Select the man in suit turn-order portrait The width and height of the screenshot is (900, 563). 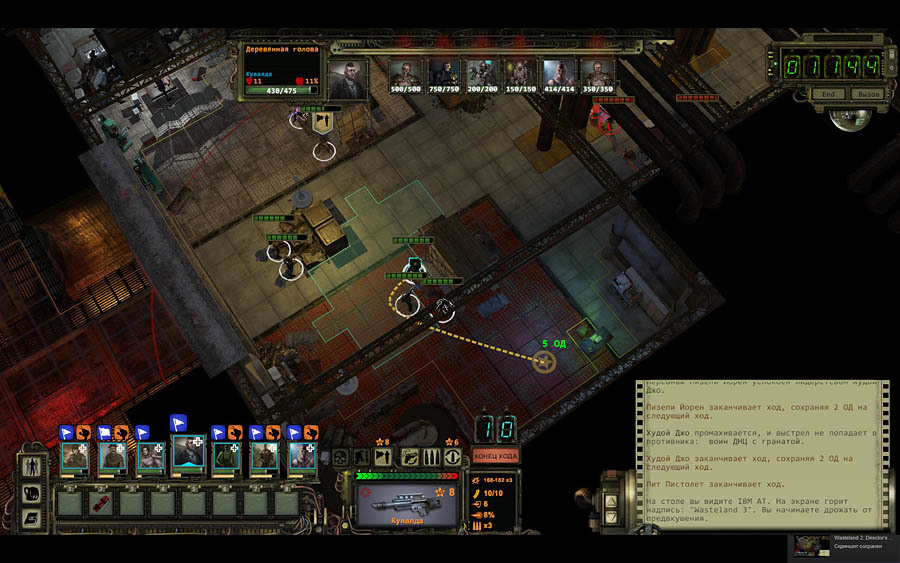point(349,78)
